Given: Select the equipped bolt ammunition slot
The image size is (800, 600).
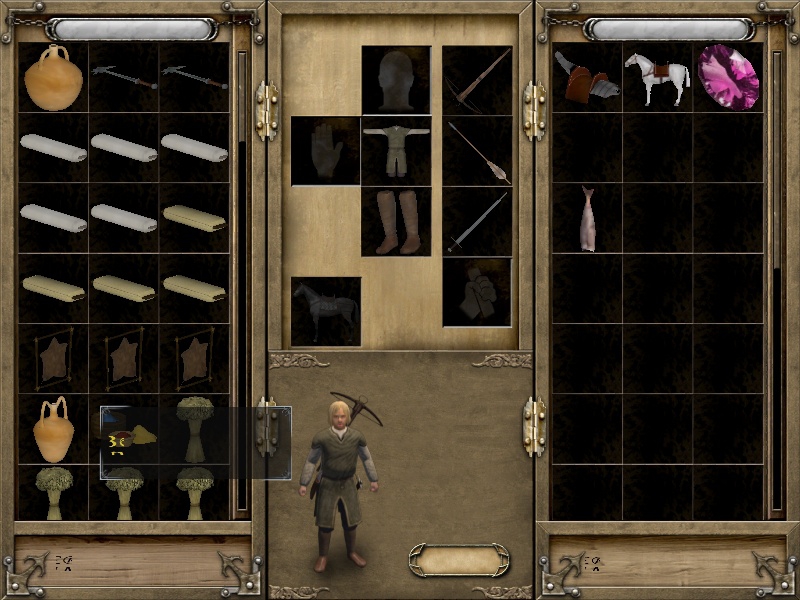Looking at the screenshot, I should pos(477,151).
